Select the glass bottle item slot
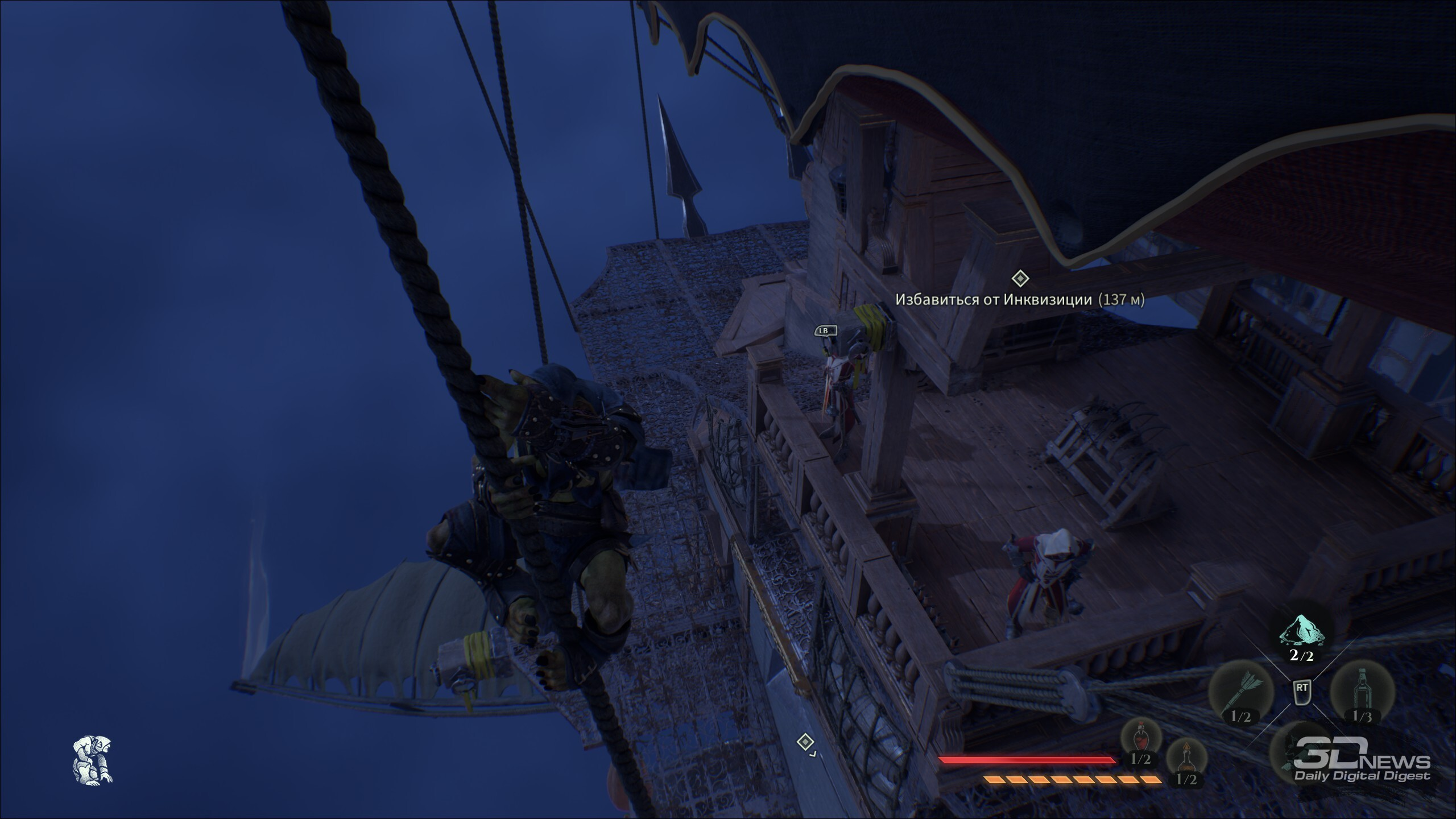The height and width of the screenshot is (819, 1456). point(1362,692)
